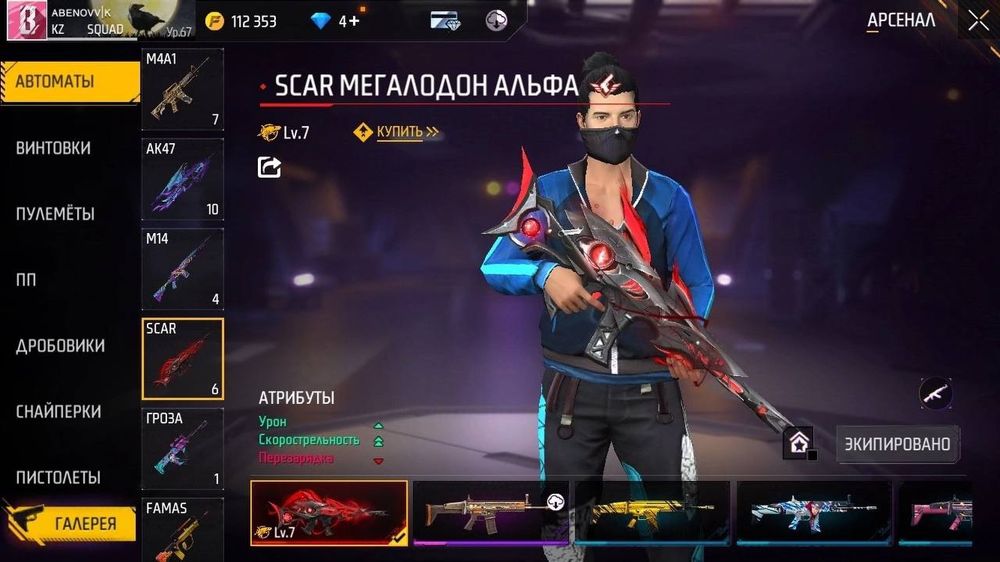Pick the ГРОЗА weapon tile
Screen dimensions: 1000x562
point(182,448)
